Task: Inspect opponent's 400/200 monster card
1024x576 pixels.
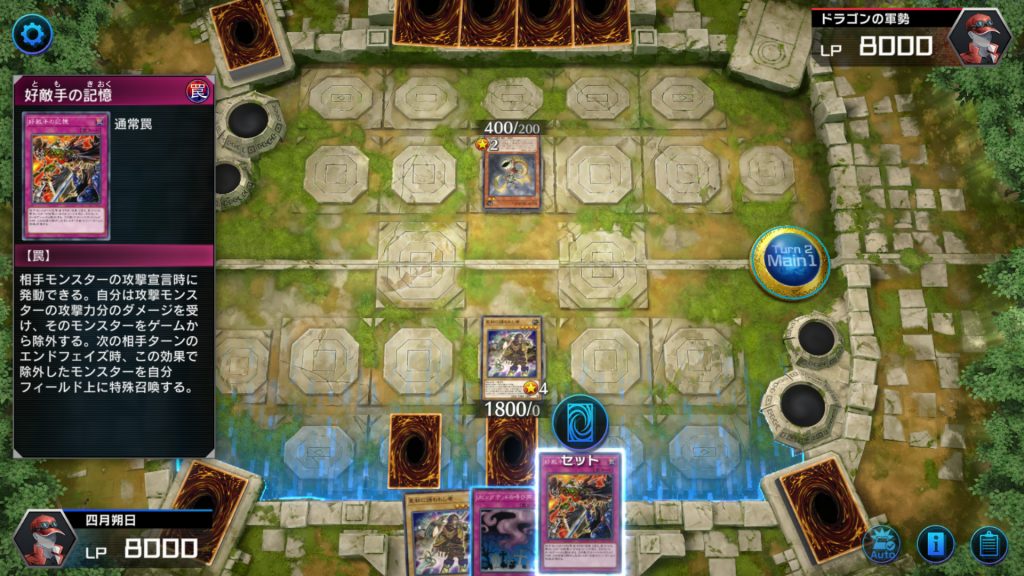Action: click(x=512, y=172)
